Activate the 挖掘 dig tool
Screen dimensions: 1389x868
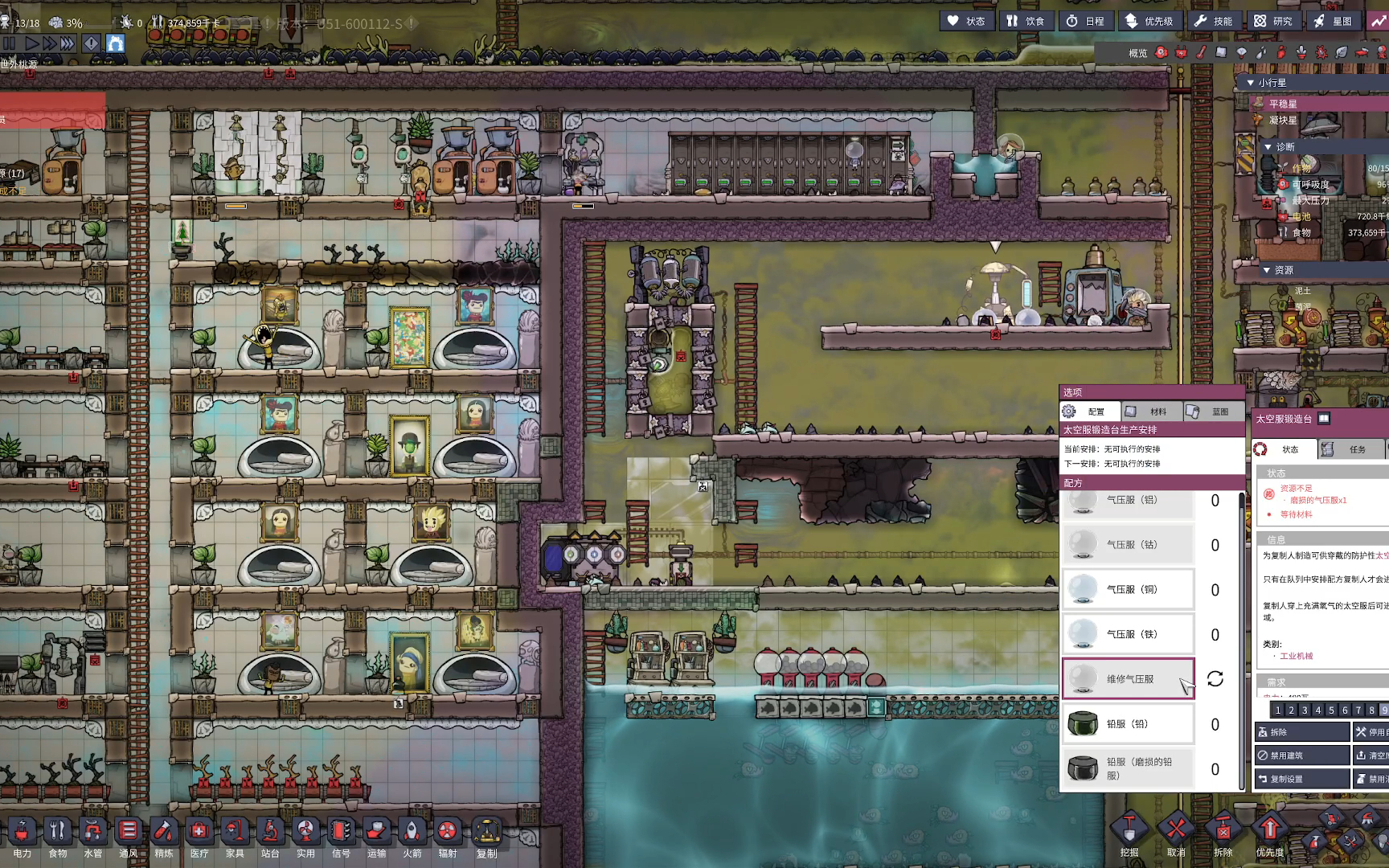pyautogui.click(x=1129, y=836)
